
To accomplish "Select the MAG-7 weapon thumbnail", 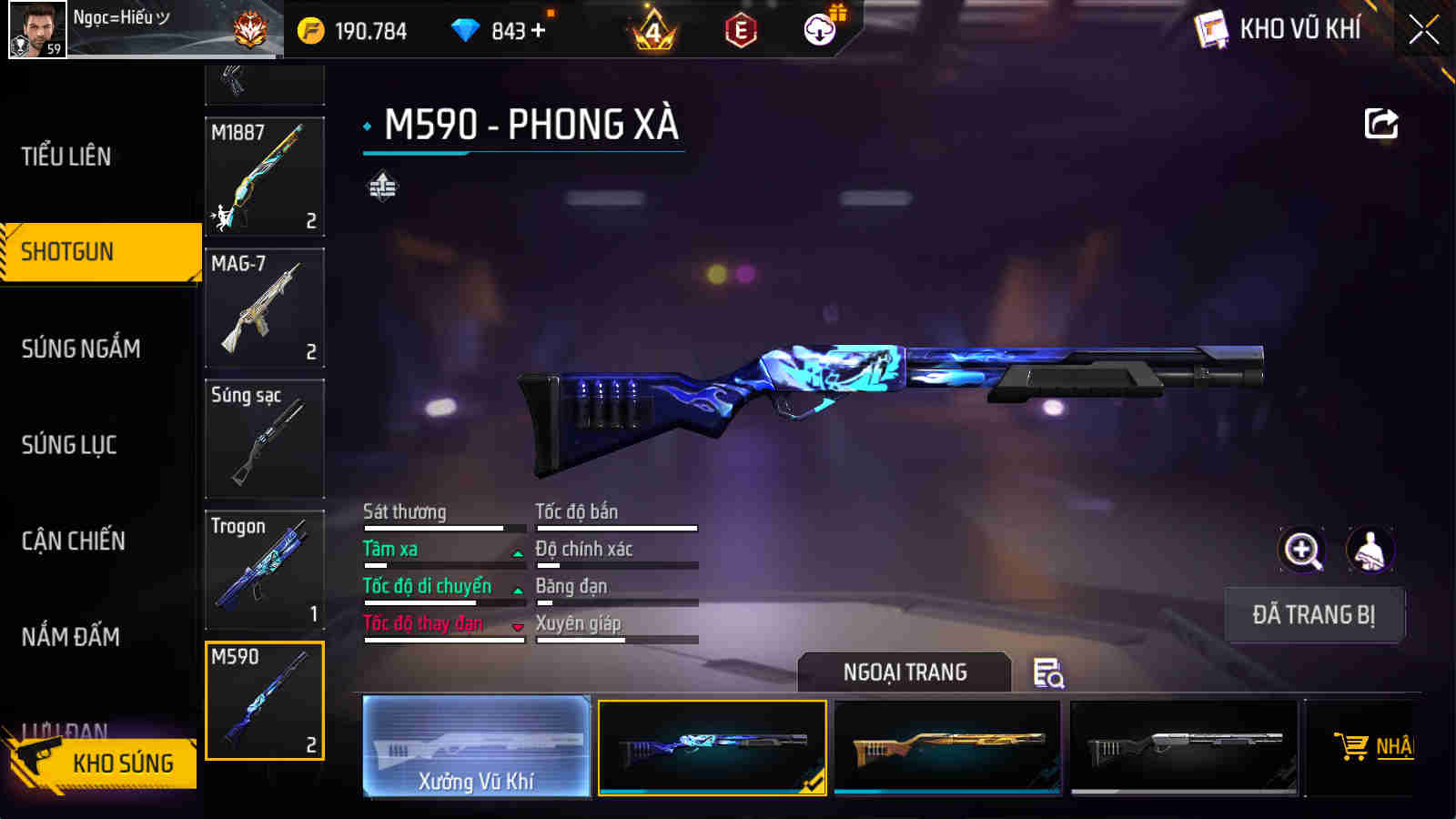I will click(264, 308).
